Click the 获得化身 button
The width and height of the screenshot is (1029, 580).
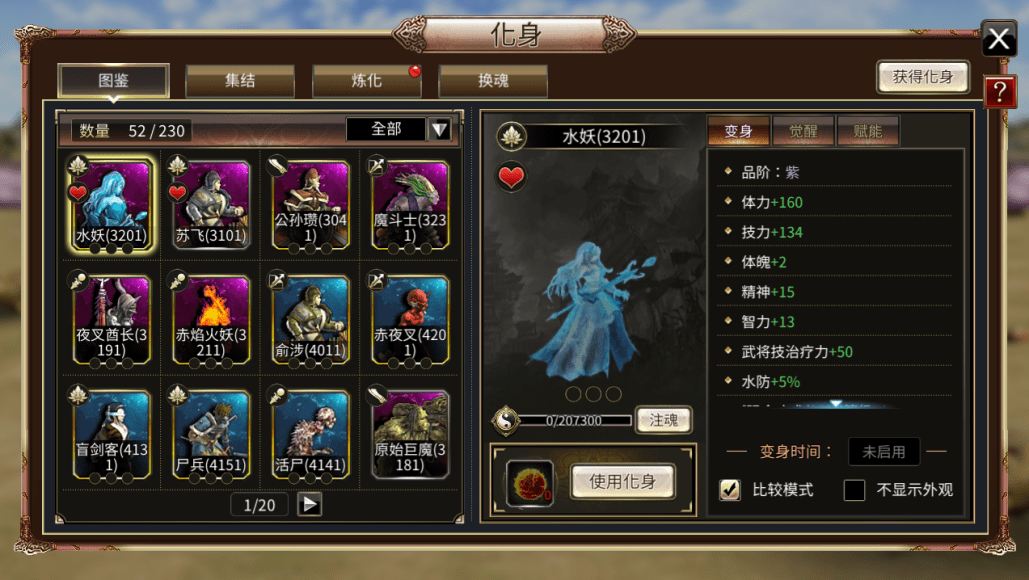pos(922,77)
